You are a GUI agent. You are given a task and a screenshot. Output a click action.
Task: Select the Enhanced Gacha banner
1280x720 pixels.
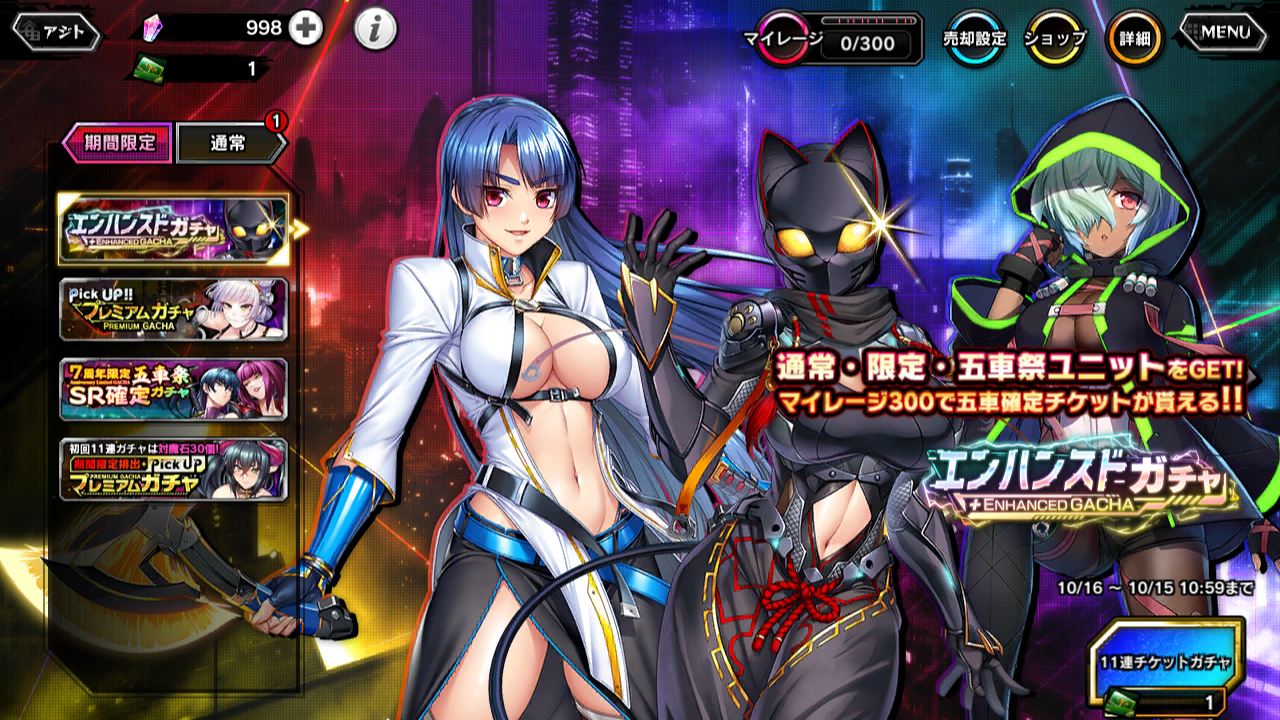tap(174, 228)
